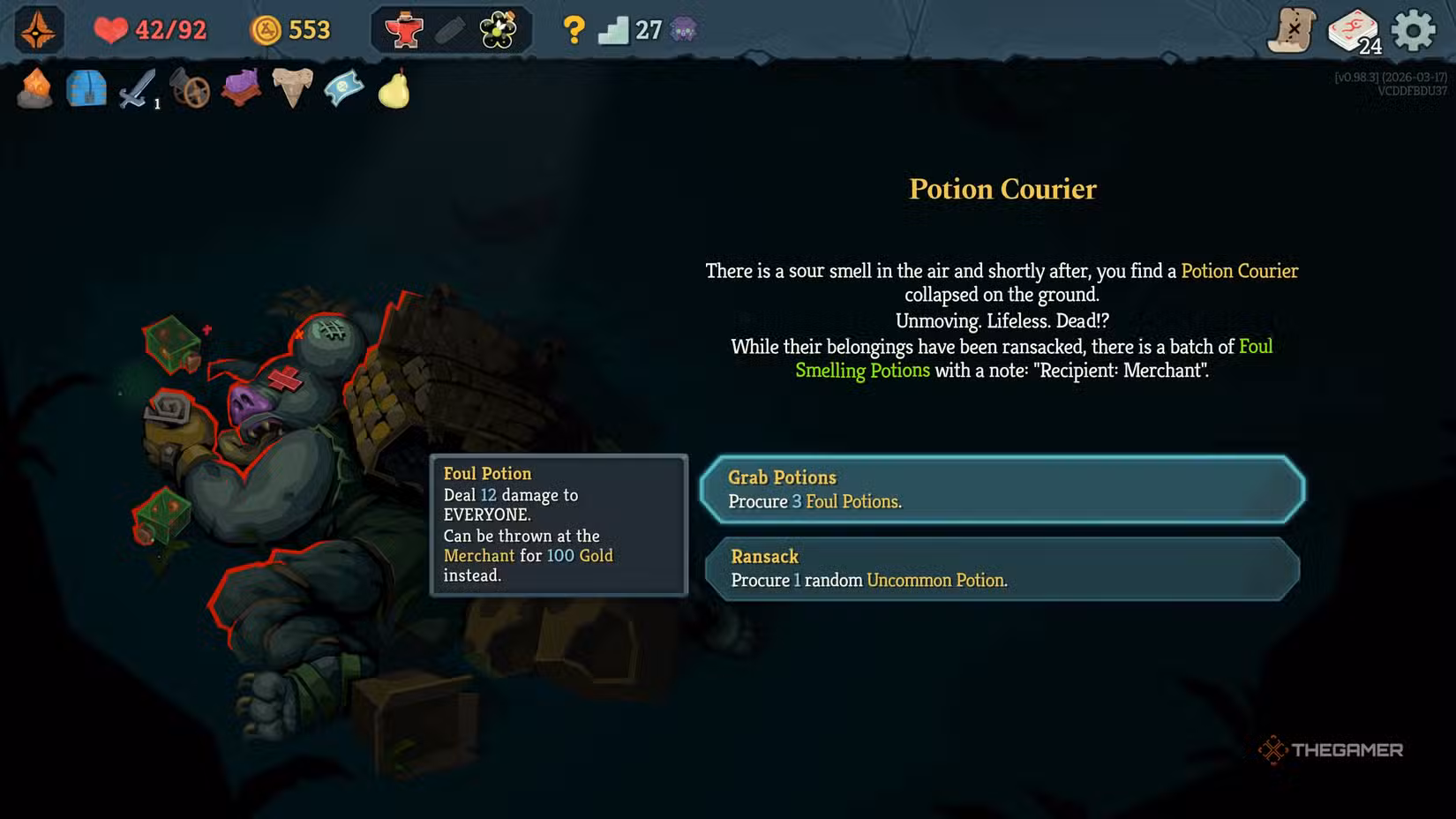The height and width of the screenshot is (819, 1456).
Task: Inspect the orange crystal campfire relic
Action: [x=35, y=89]
